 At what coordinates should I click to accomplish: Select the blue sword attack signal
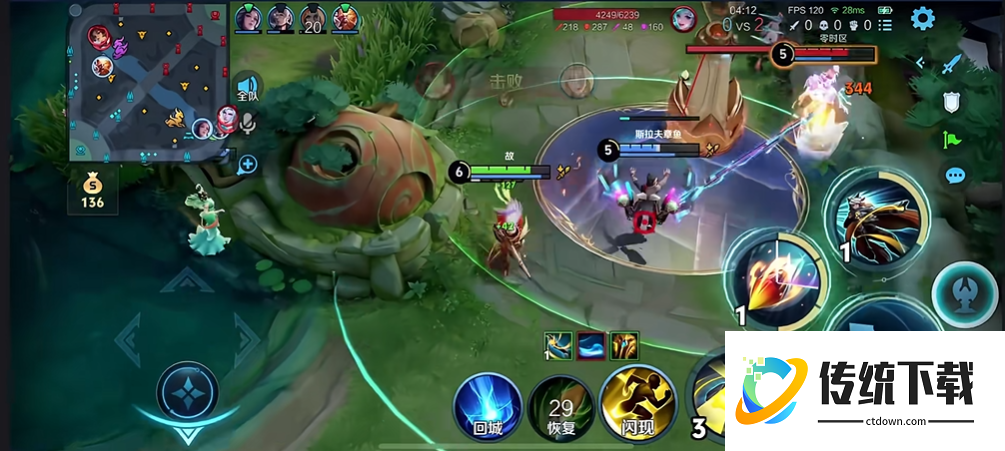pos(952,64)
